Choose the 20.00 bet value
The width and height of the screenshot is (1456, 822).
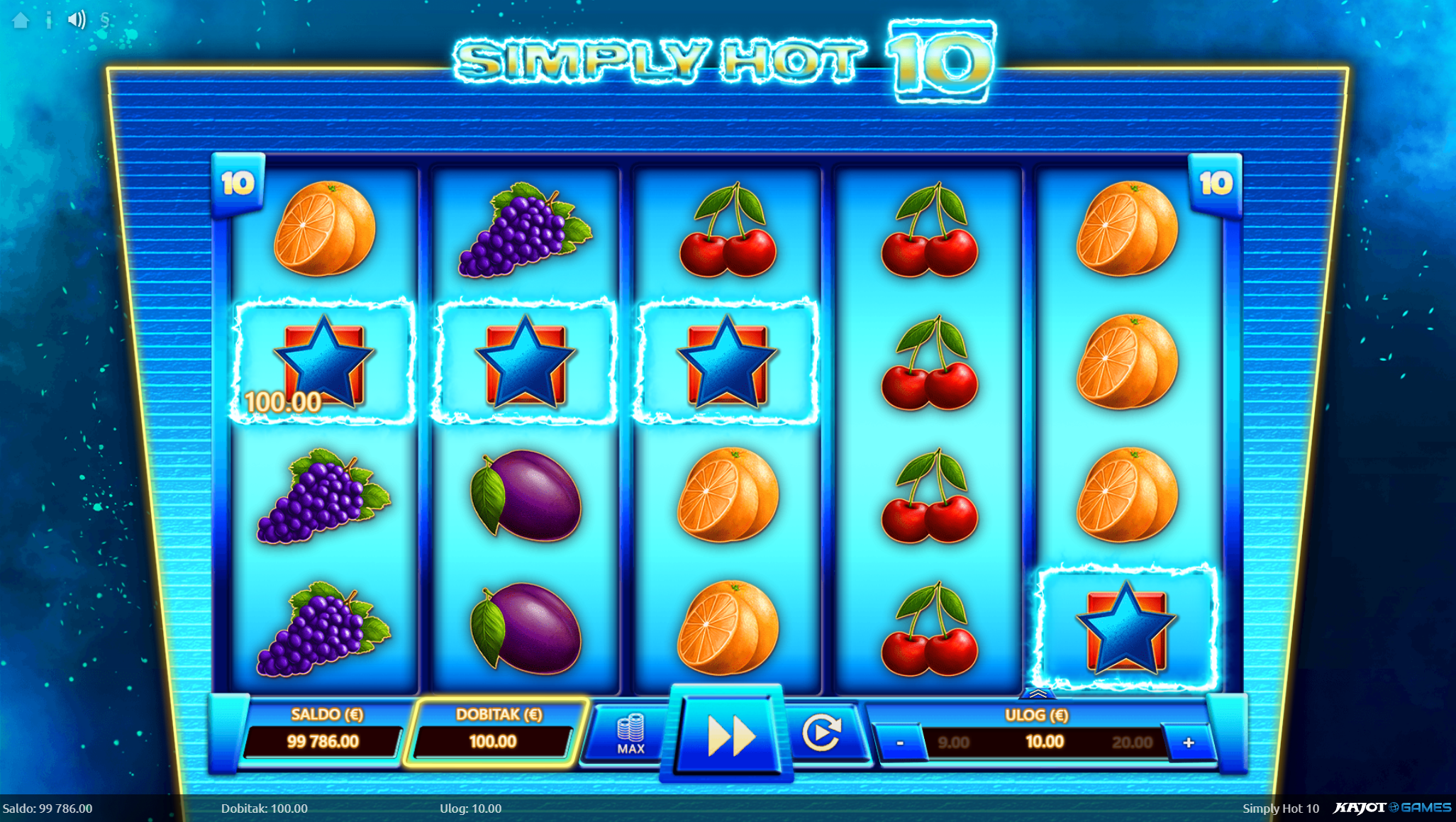1131,743
